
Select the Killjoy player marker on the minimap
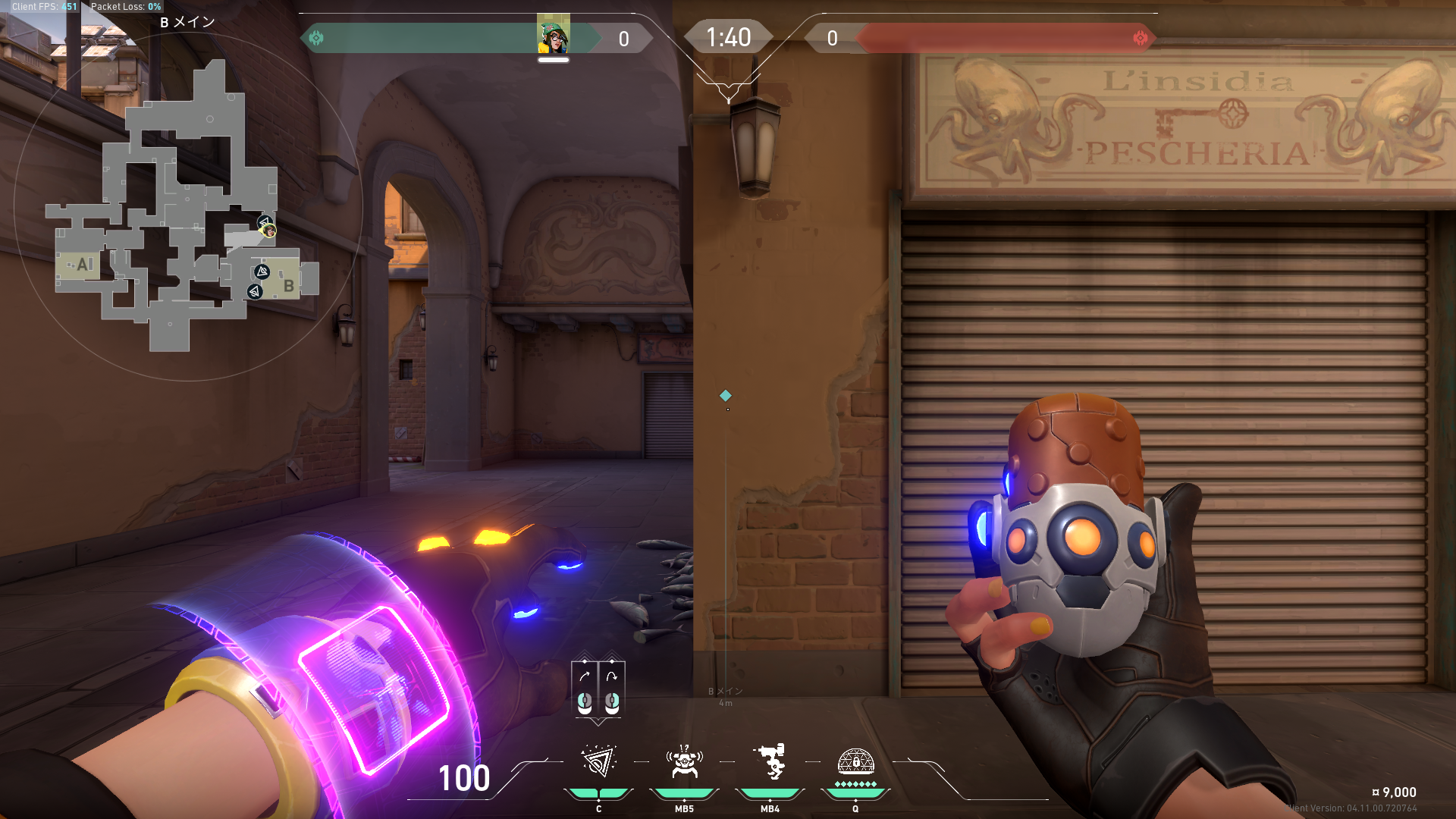pos(268,231)
